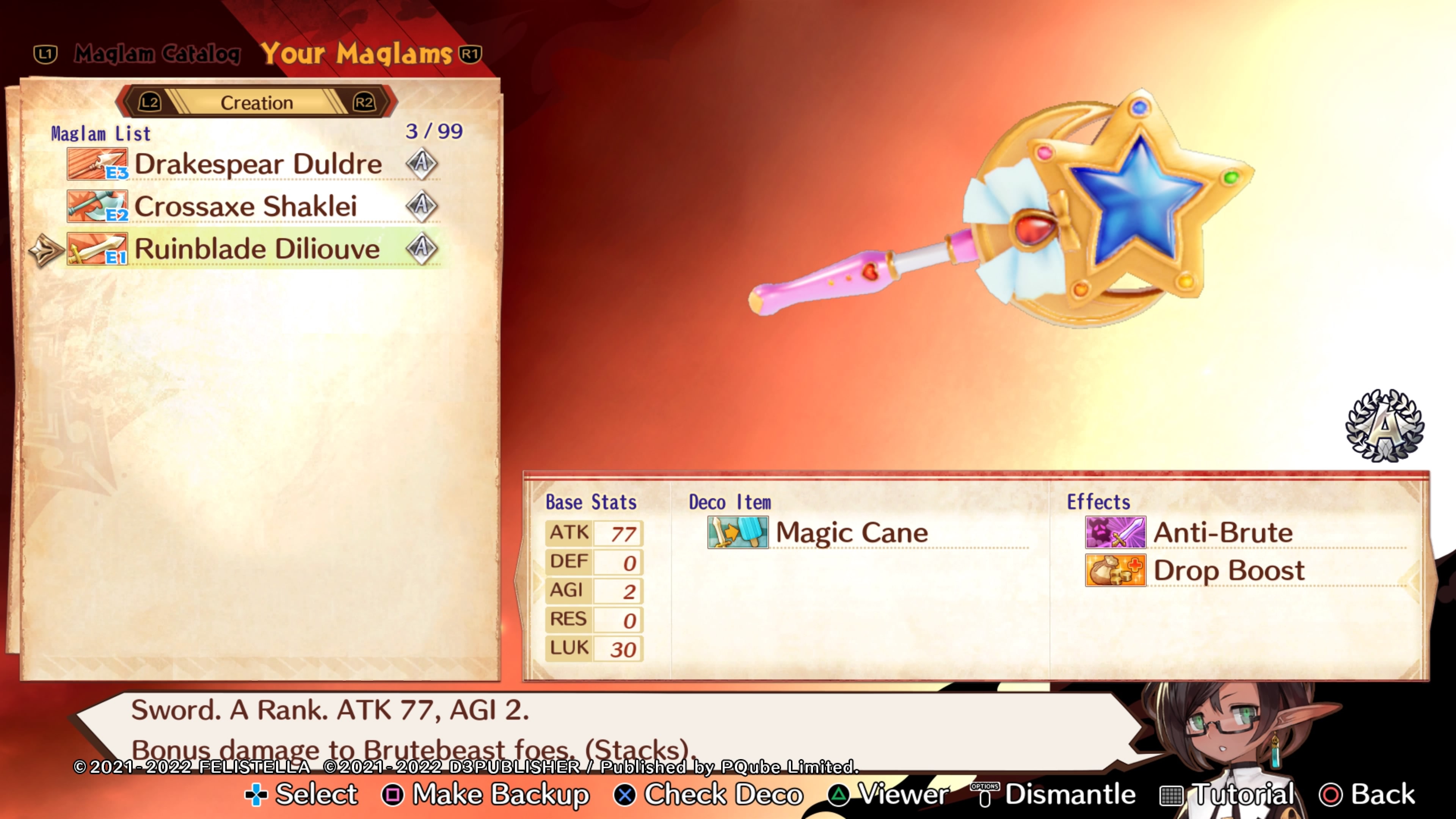Click the A rank badge beside Drakespear Duldre
Viewport: 1456px width, 819px height.
tap(422, 163)
